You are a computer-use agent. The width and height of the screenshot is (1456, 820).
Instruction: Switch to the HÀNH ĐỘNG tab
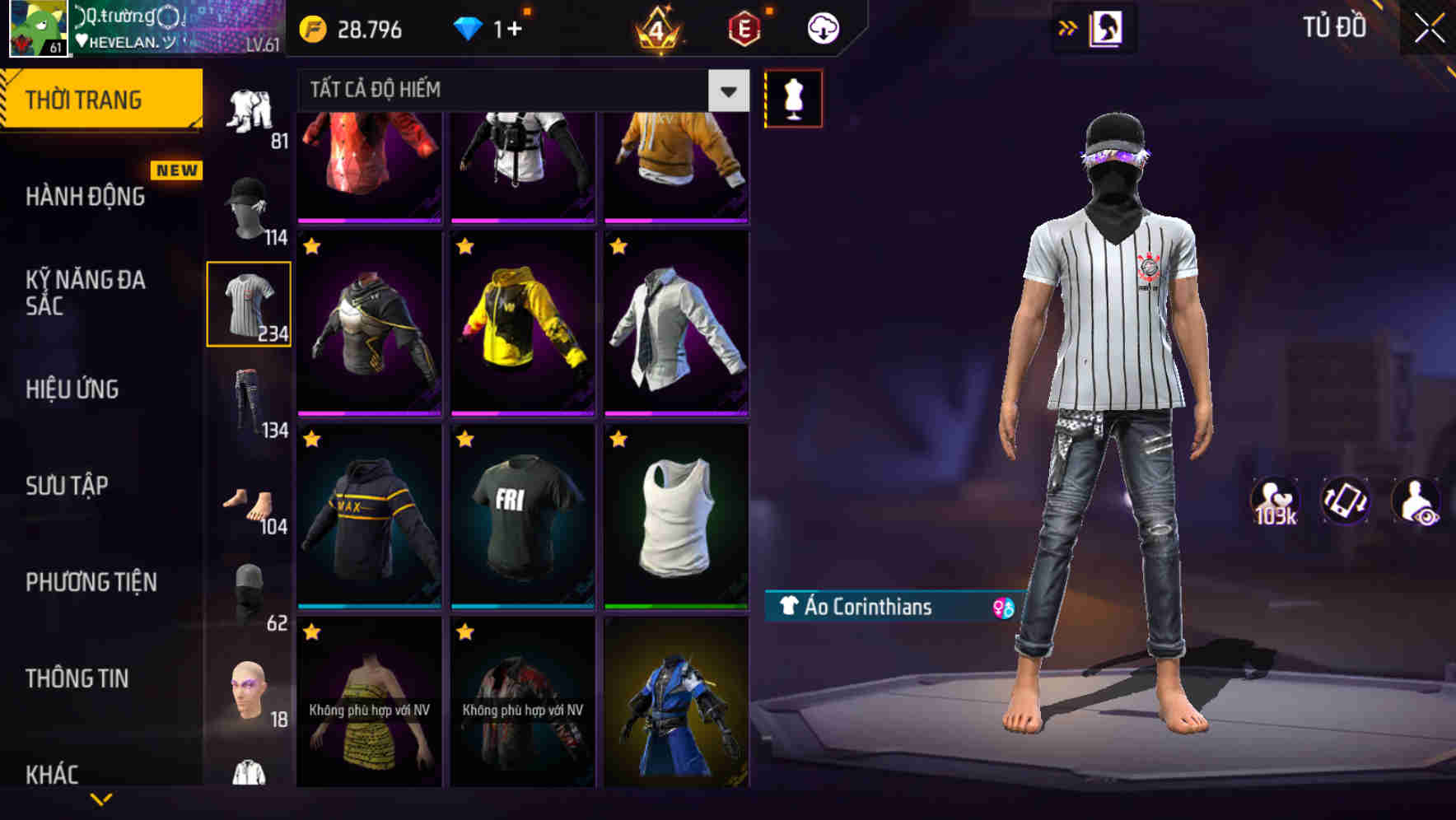85,197
